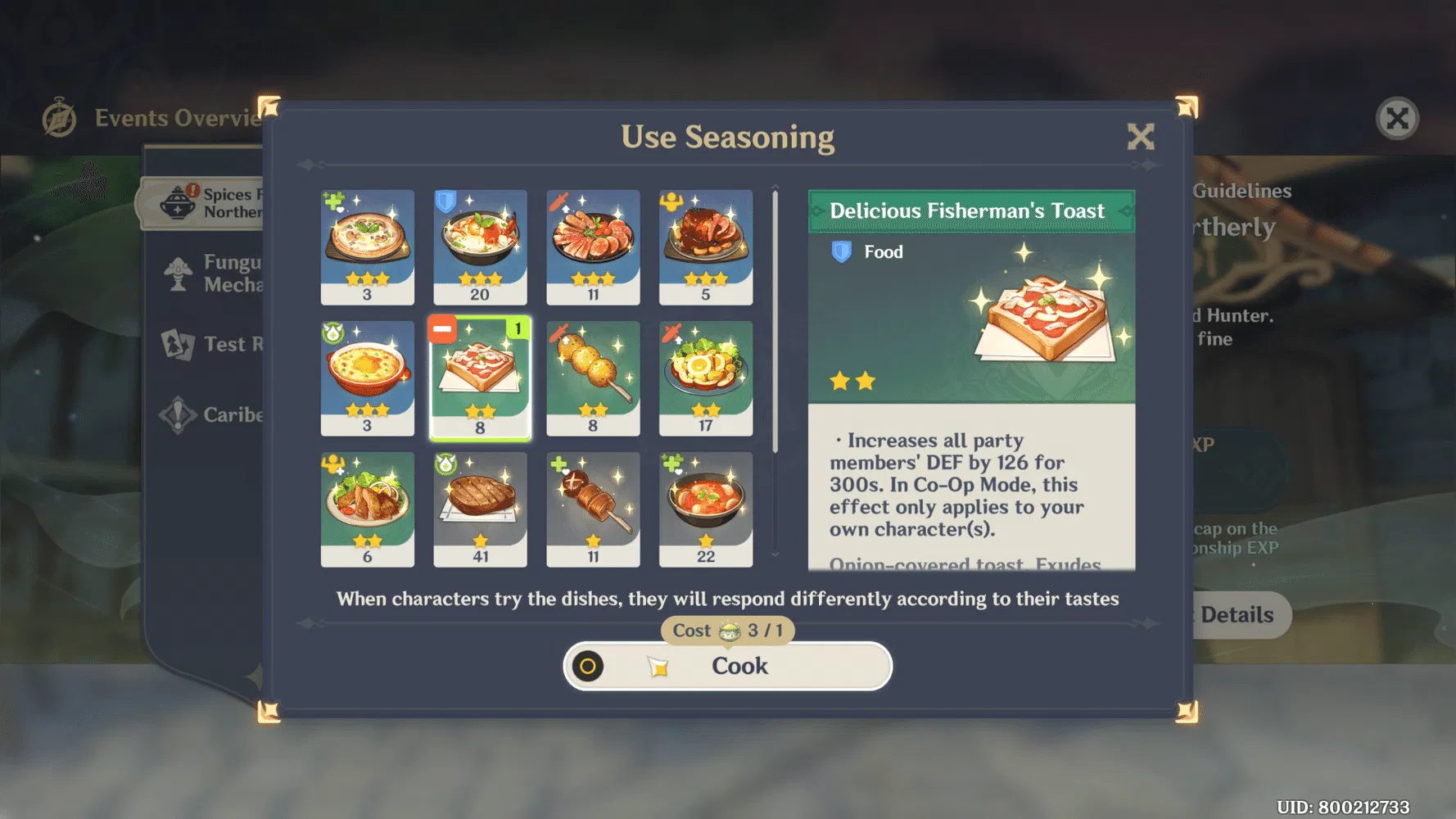Viewport: 1456px width, 819px height.
Task: Click the yellow coin icon inside the Cook button
Action: point(590,666)
